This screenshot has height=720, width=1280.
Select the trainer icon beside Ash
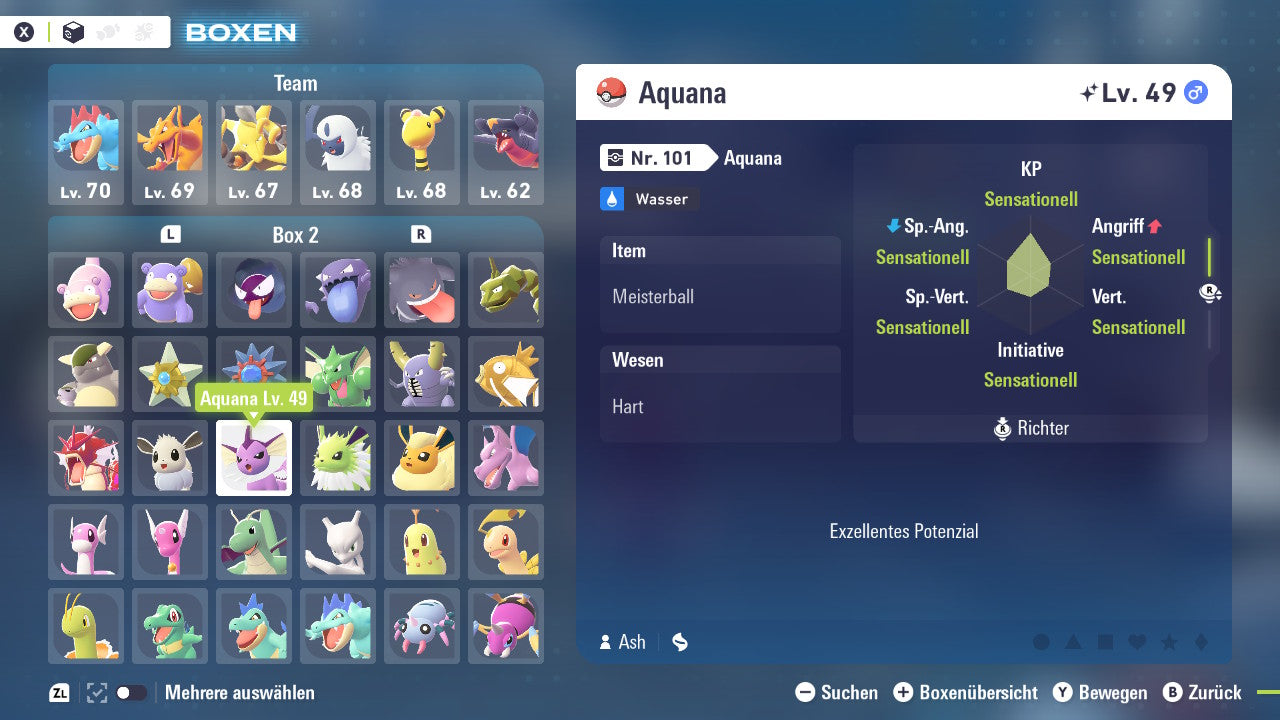[605, 642]
